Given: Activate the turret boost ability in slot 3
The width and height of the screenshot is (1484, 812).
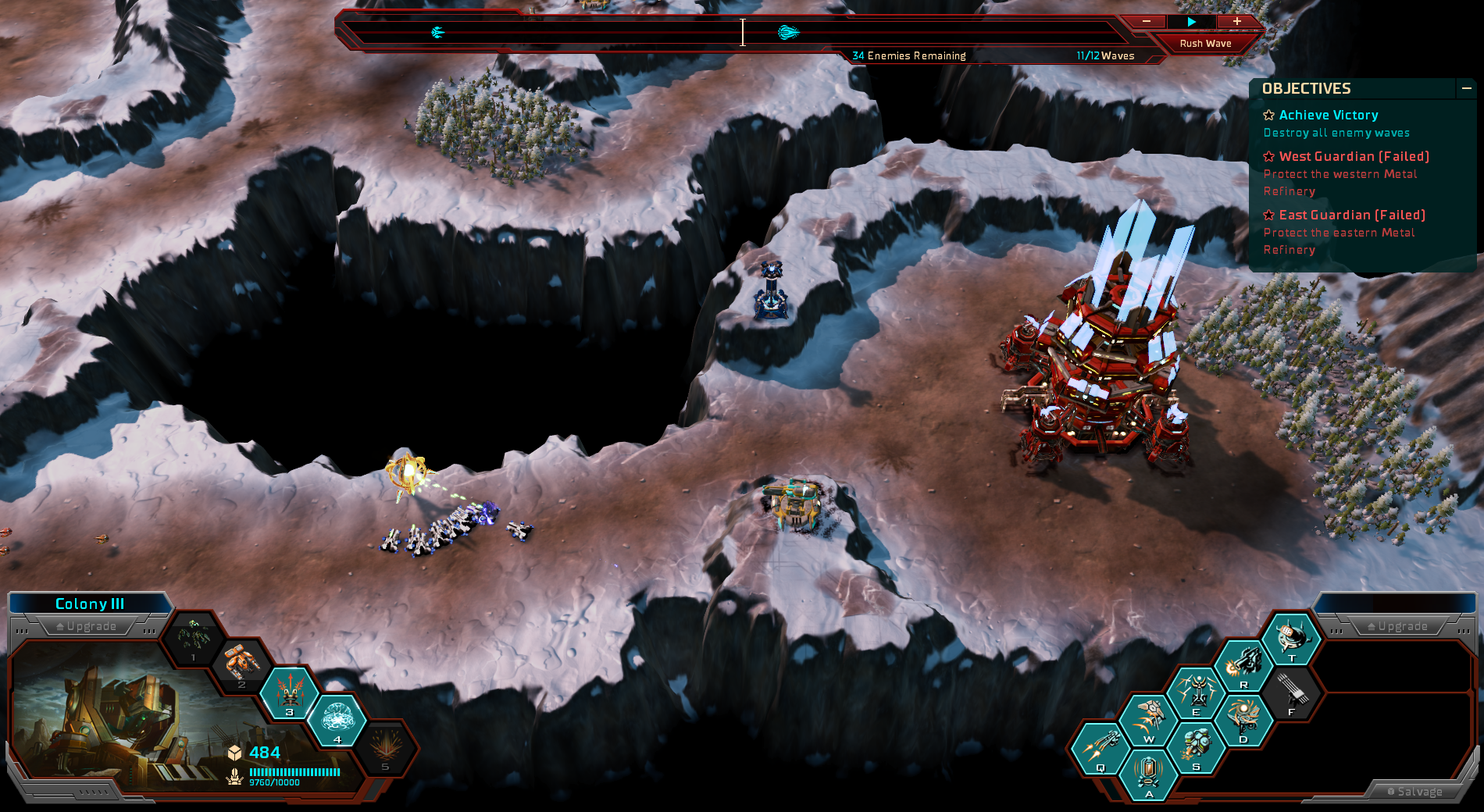Looking at the screenshot, I should click(290, 691).
